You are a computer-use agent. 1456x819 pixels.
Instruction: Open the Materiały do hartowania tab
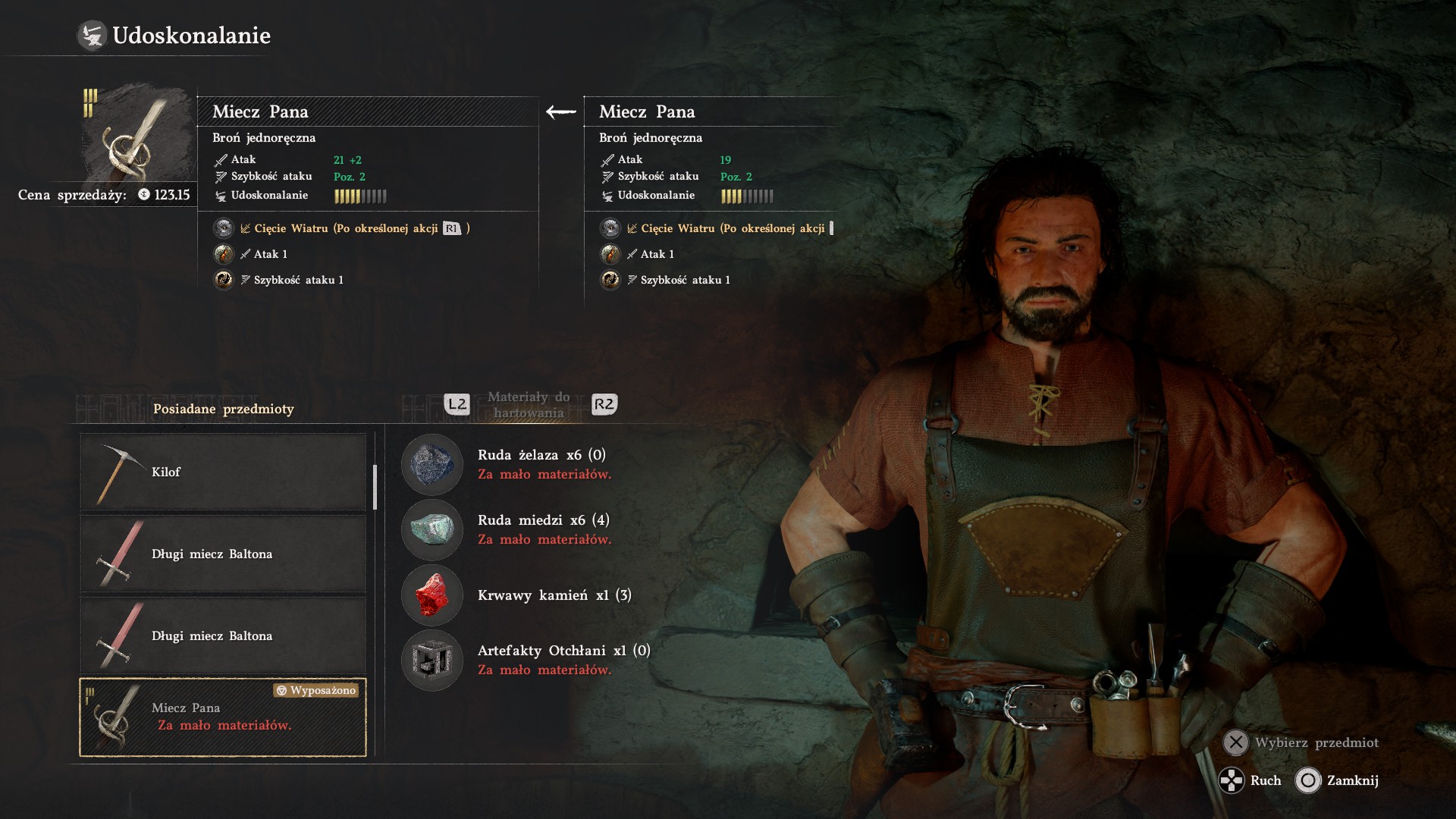(x=529, y=405)
